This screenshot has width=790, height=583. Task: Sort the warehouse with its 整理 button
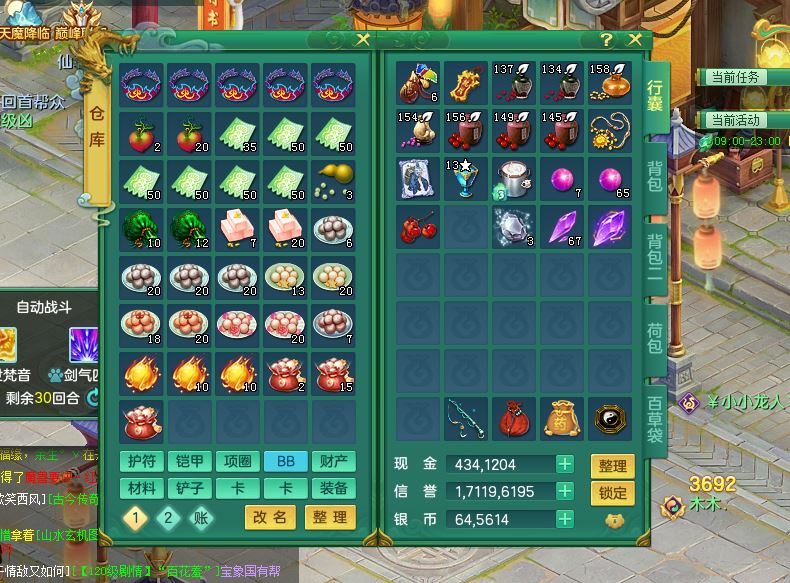(x=329, y=517)
